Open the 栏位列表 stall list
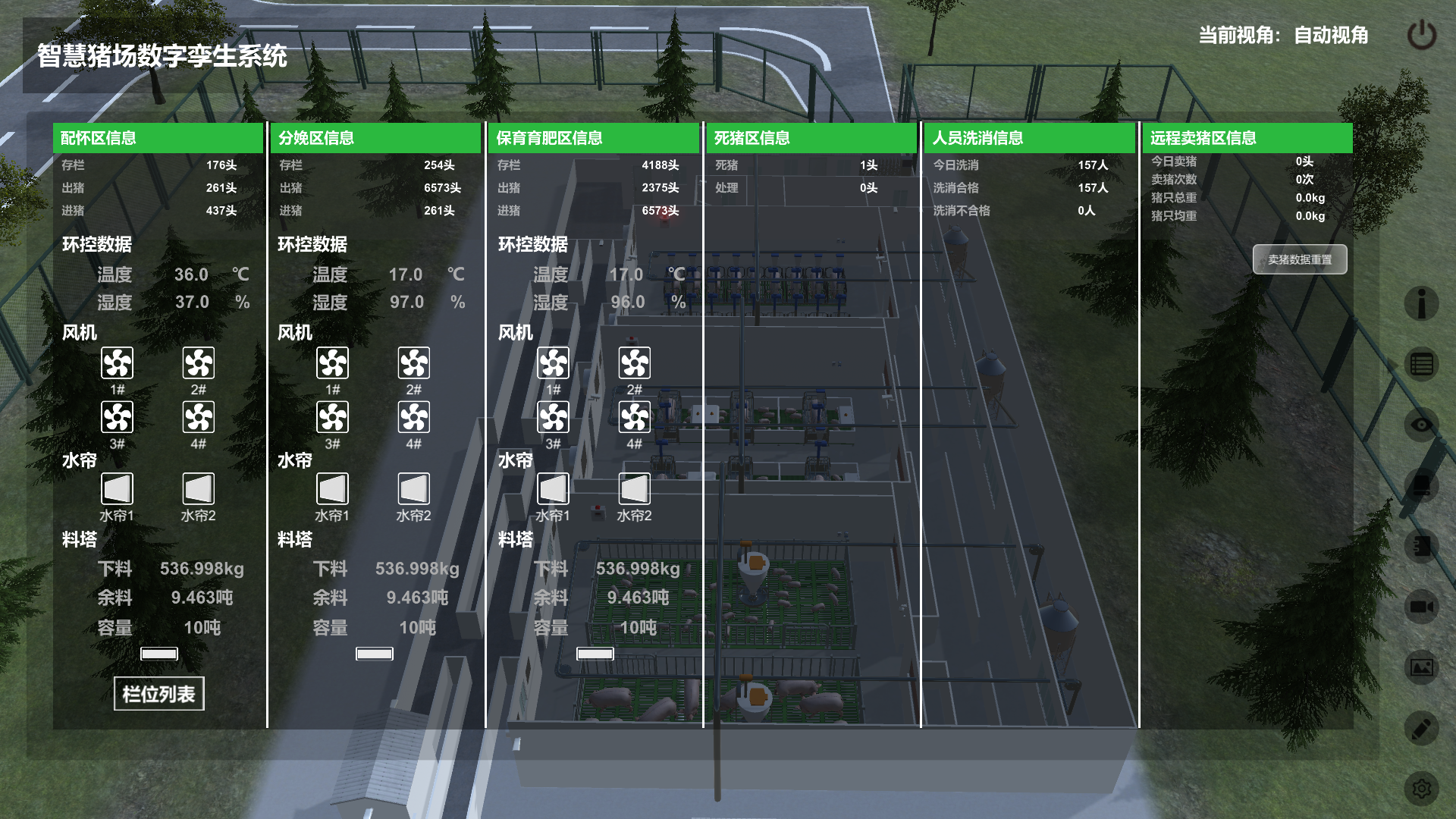Image resolution: width=1456 pixels, height=819 pixels. tap(159, 694)
